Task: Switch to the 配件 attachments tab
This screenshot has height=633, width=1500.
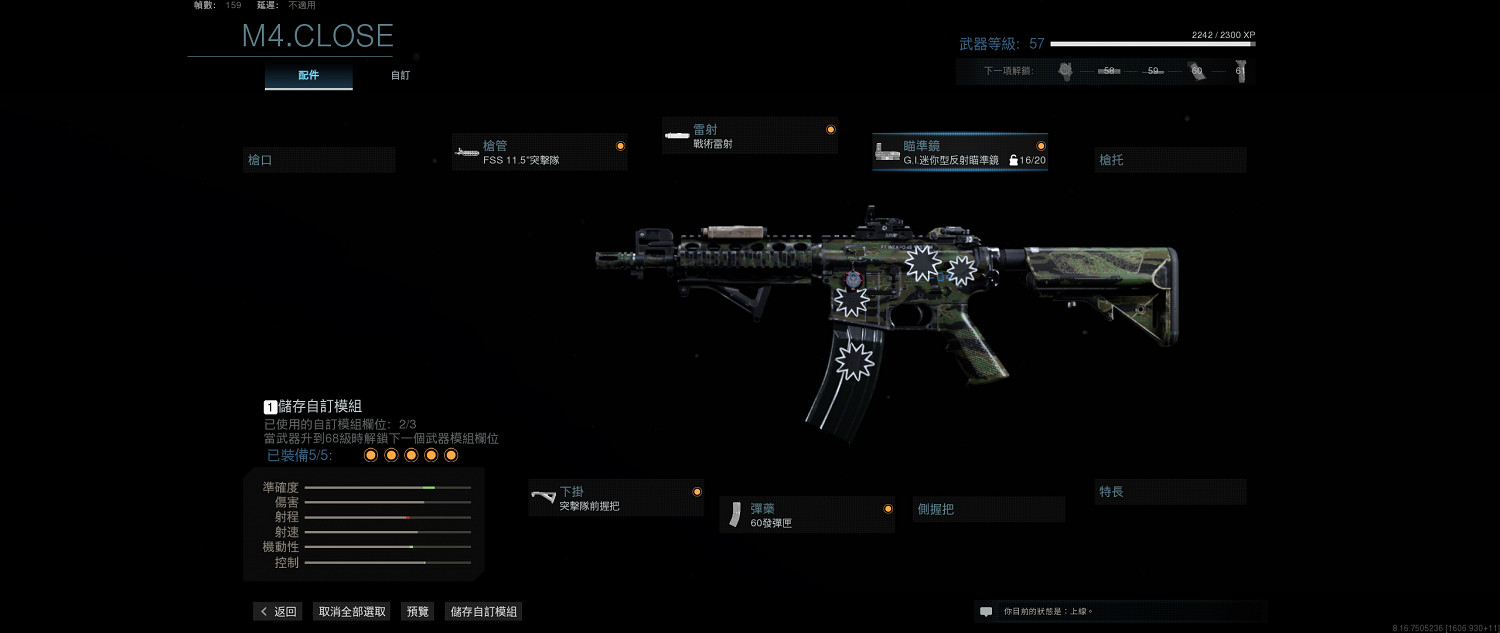Action: point(308,76)
